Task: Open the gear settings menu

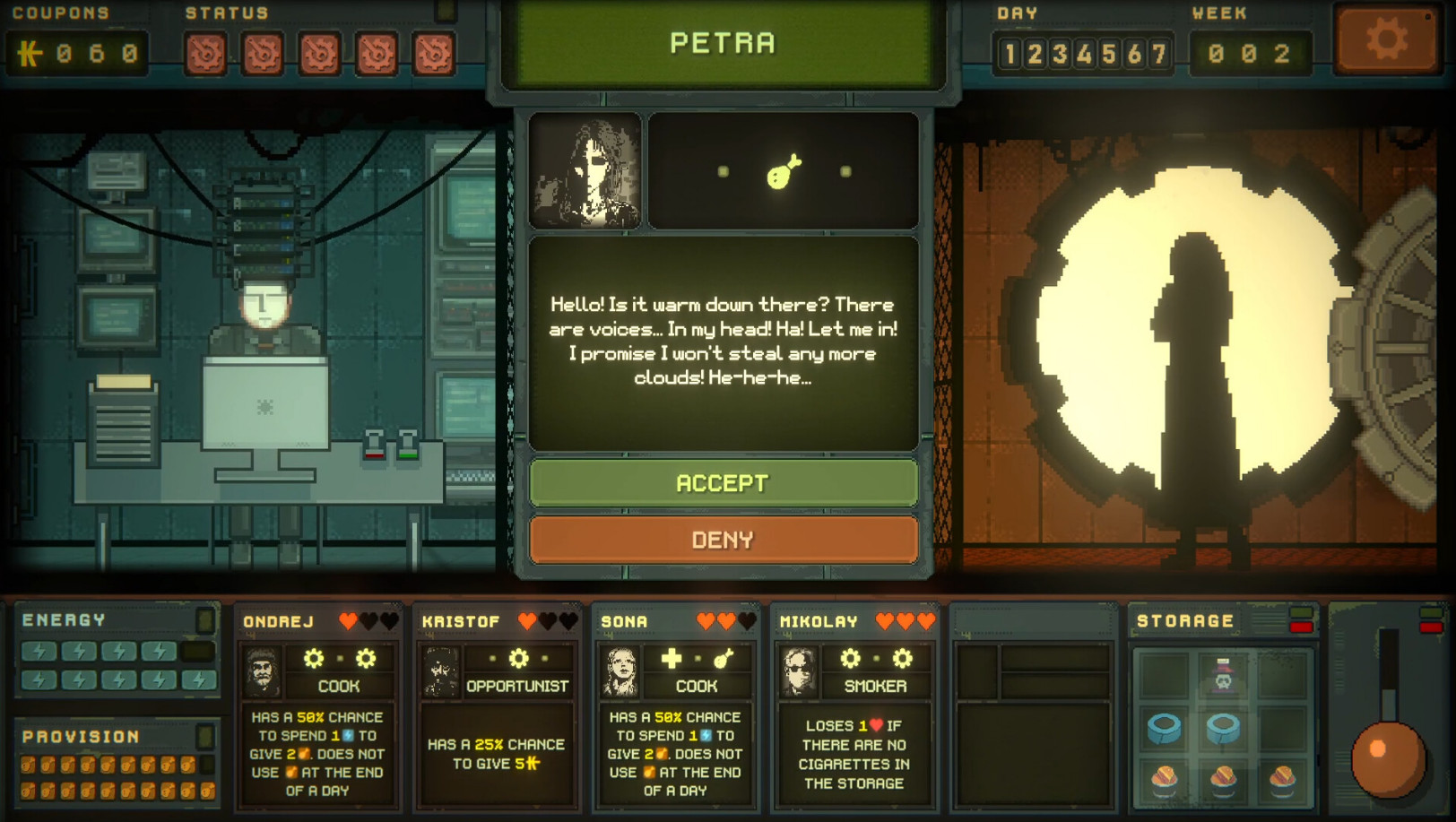Action: [x=1385, y=39]
